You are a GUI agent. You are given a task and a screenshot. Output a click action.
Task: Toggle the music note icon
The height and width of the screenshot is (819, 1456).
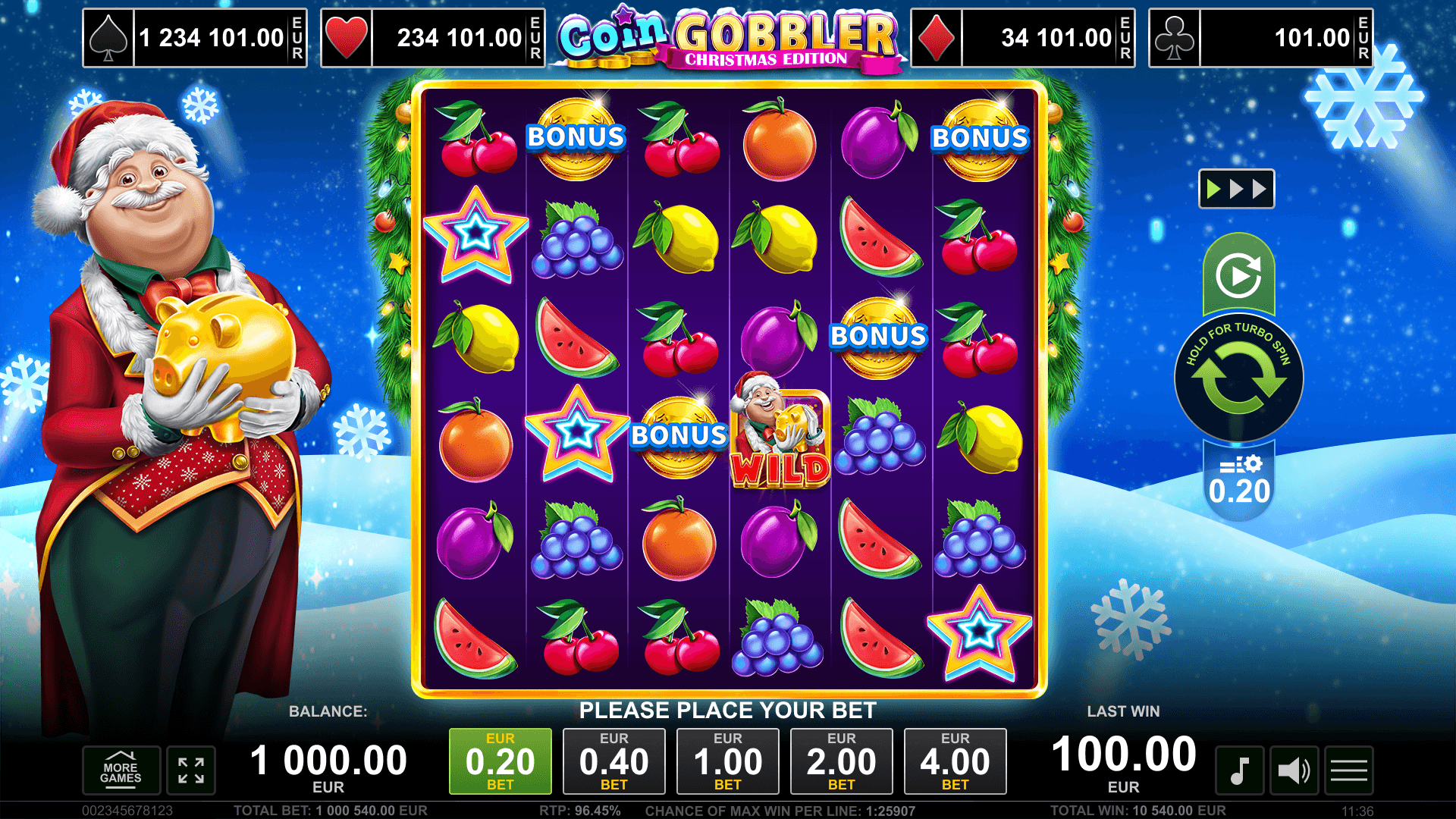click(1241, 770)
